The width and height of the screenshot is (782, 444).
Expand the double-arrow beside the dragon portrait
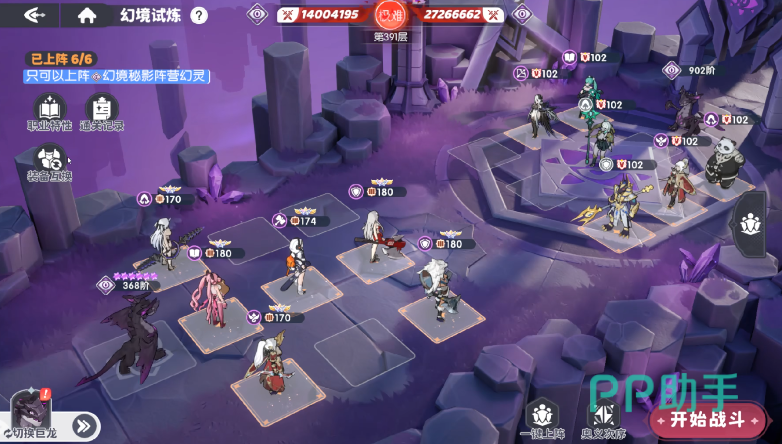coord(84,426)
